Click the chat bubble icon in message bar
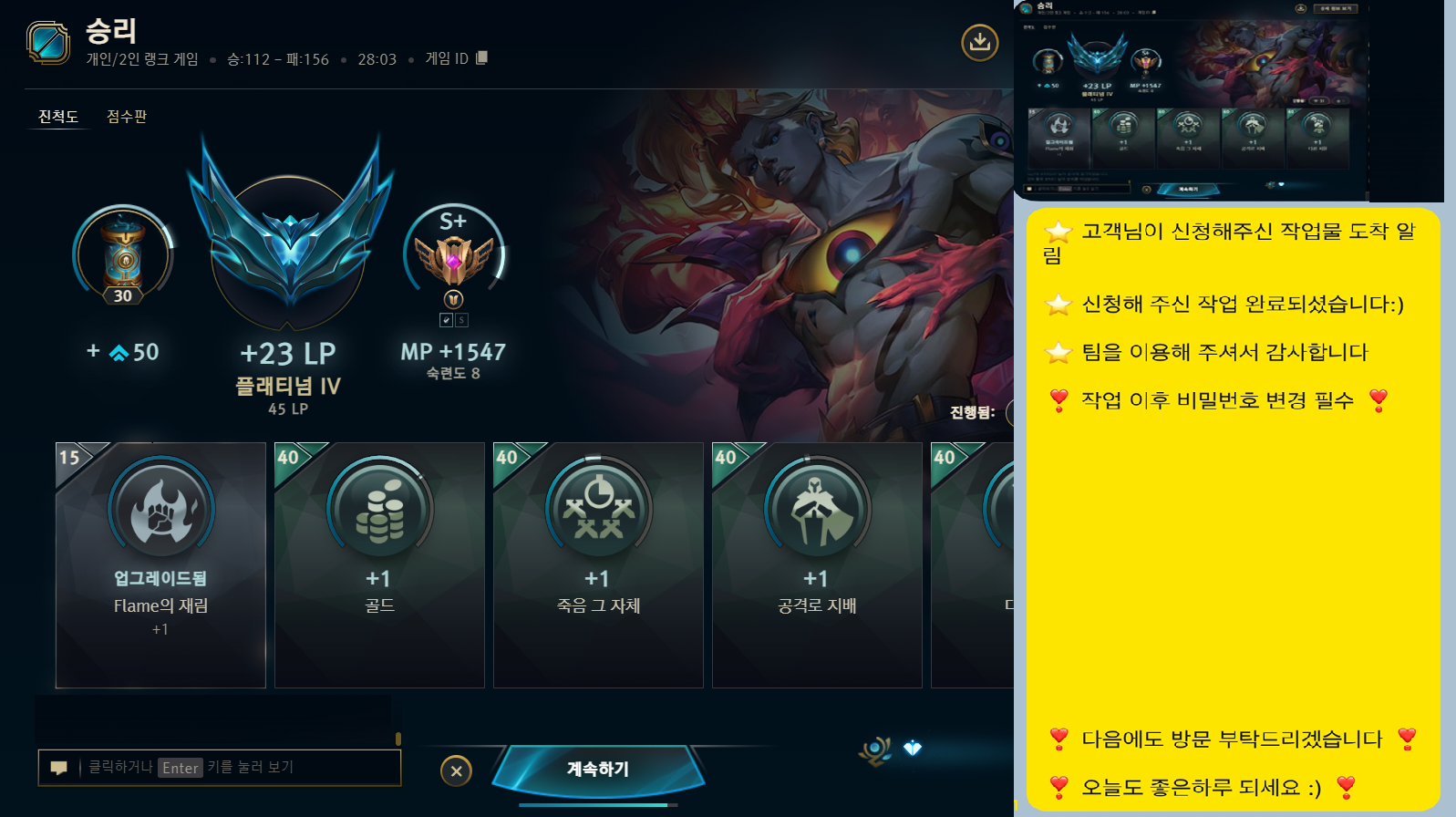This screenshot has height=817, width=1456. (x=58, y=768)
